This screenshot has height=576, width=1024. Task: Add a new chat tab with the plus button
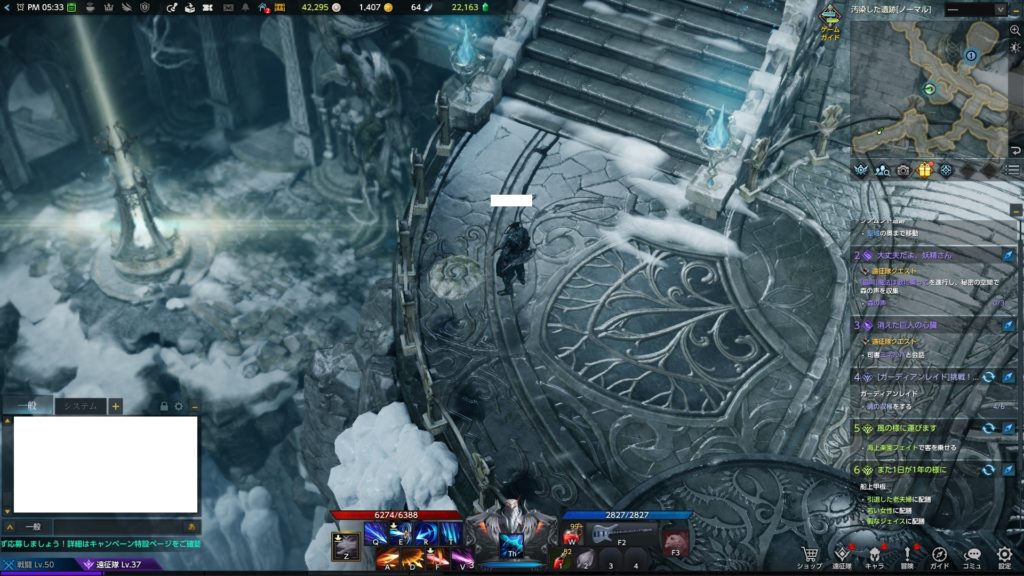[x=116, y=406]
